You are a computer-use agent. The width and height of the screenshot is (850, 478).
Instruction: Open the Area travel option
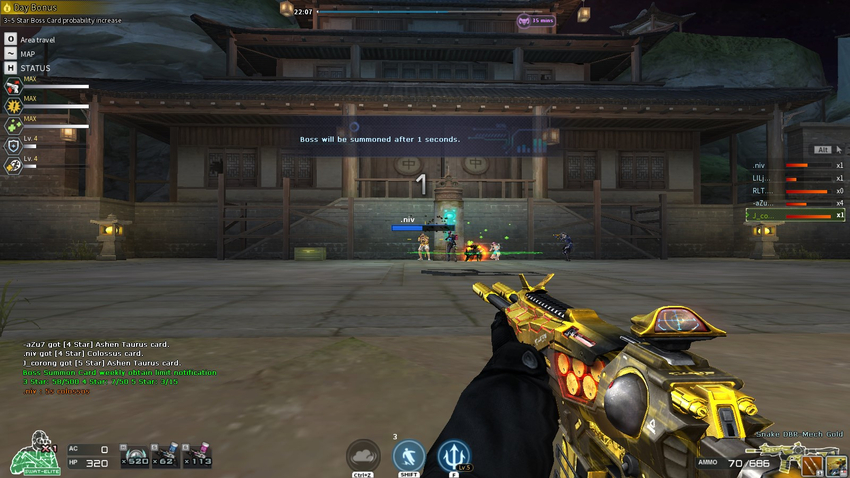(11, 39)
